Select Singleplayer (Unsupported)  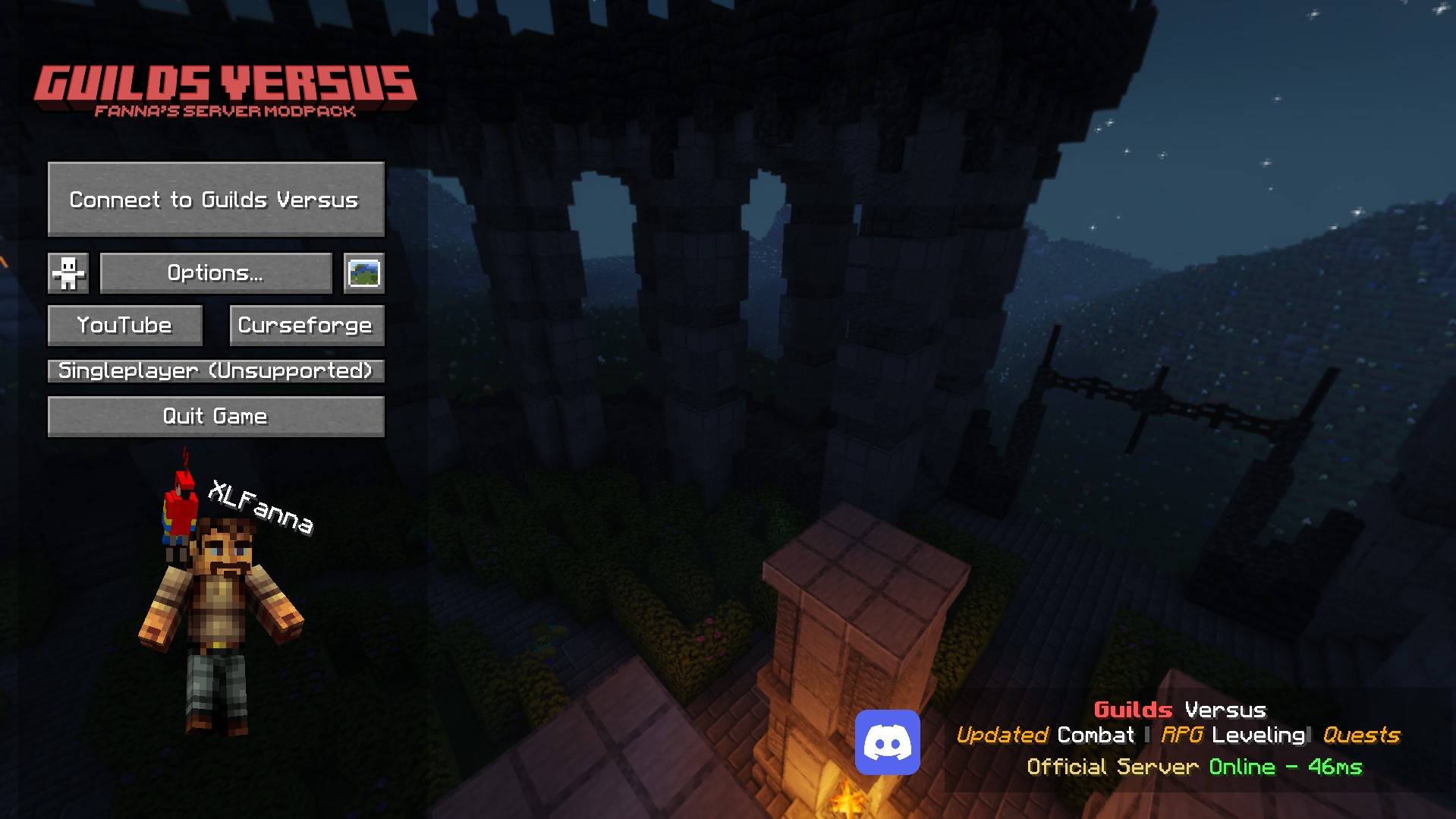click(215, 371)
